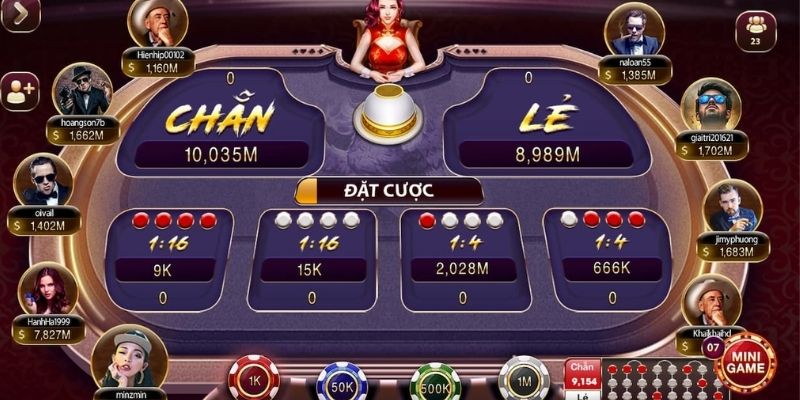
Task: Show the spectator list with 23 badge
Action: click(755, 30)
